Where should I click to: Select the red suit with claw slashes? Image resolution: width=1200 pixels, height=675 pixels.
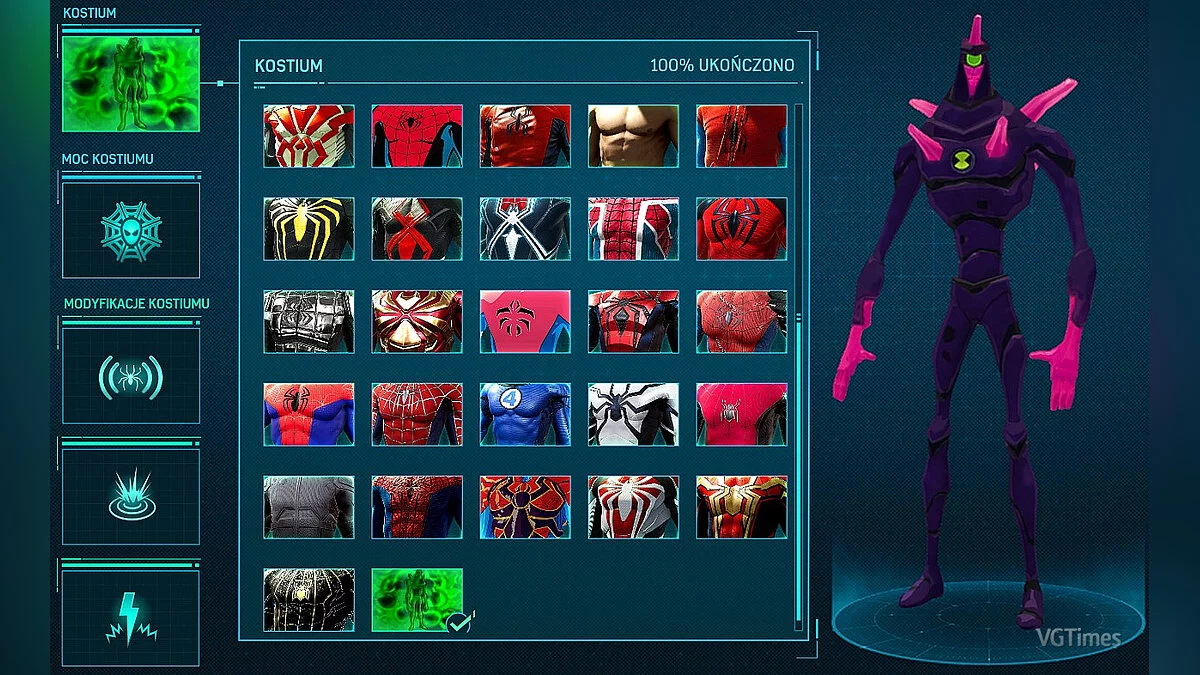[x=741, y=136]
